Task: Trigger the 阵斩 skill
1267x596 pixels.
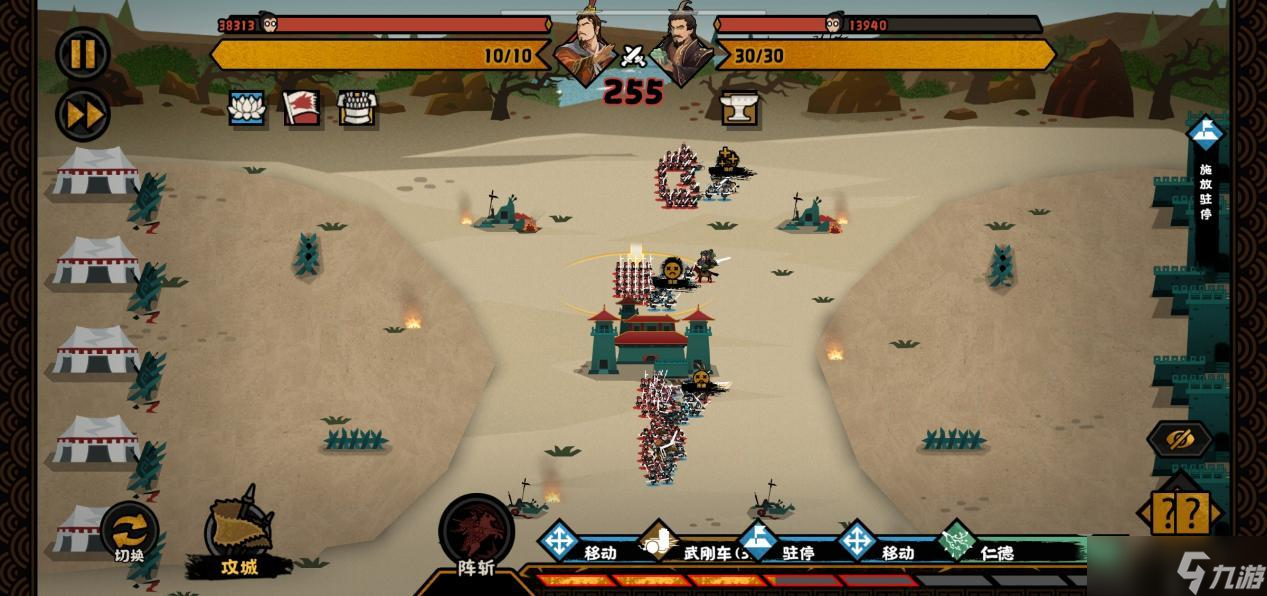Action: coord(476,536)
